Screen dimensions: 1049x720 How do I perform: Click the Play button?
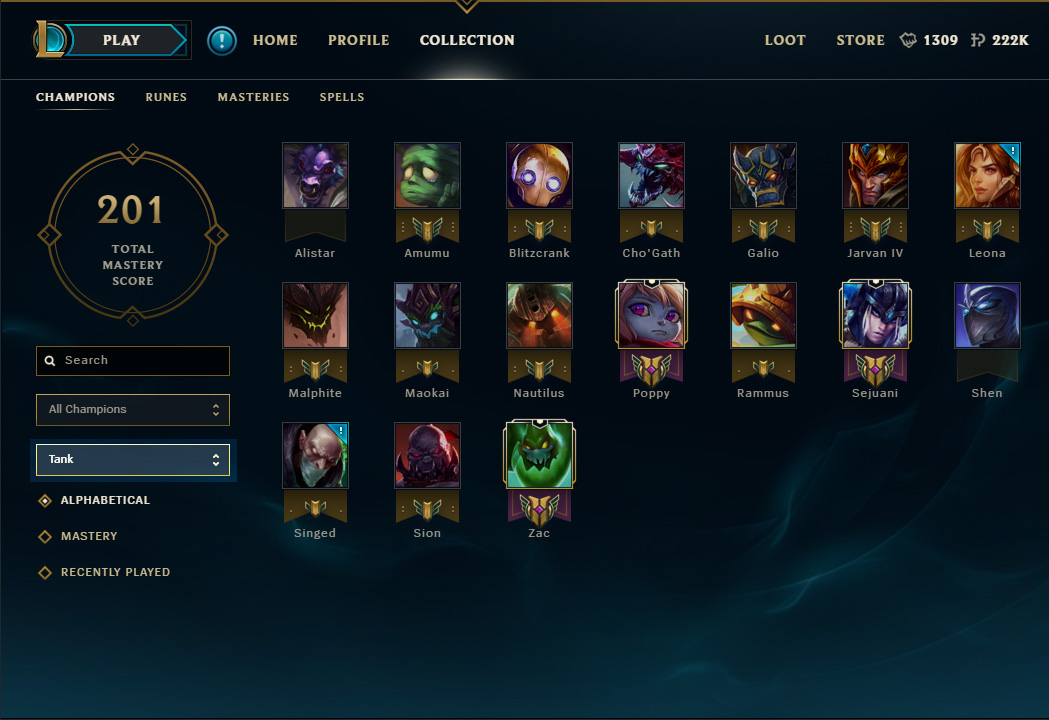click(x=122, y=40)
